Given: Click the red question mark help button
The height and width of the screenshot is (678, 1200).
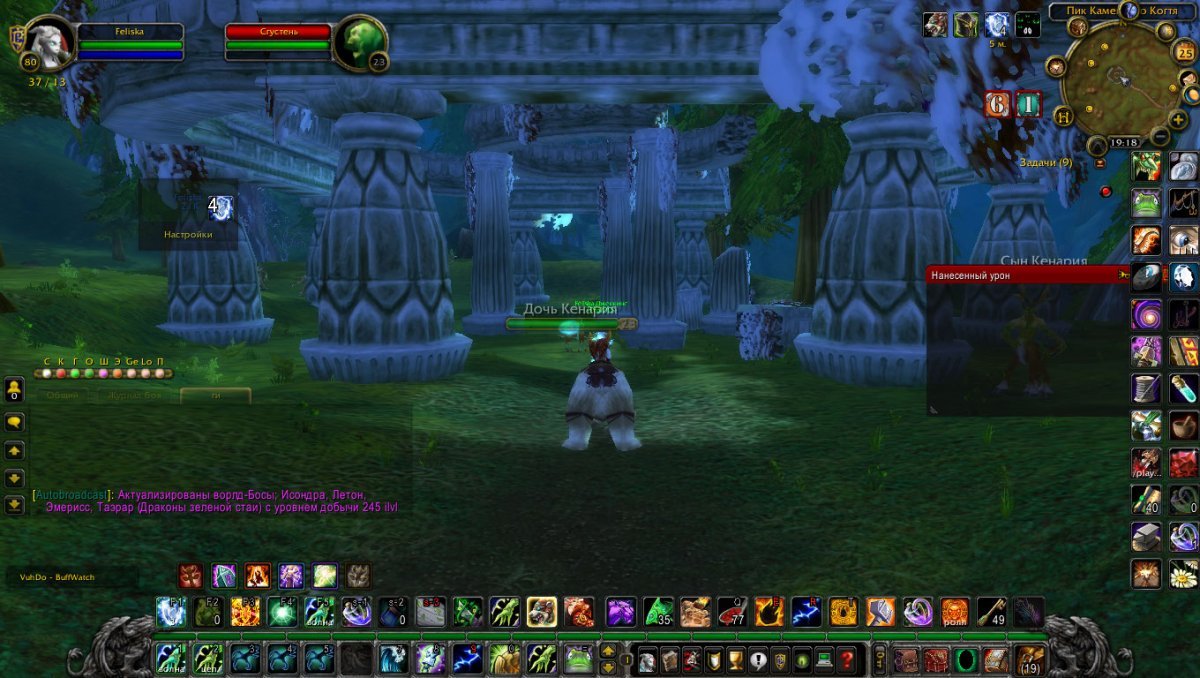Looking at the screenshot, I should coord(847,660).
